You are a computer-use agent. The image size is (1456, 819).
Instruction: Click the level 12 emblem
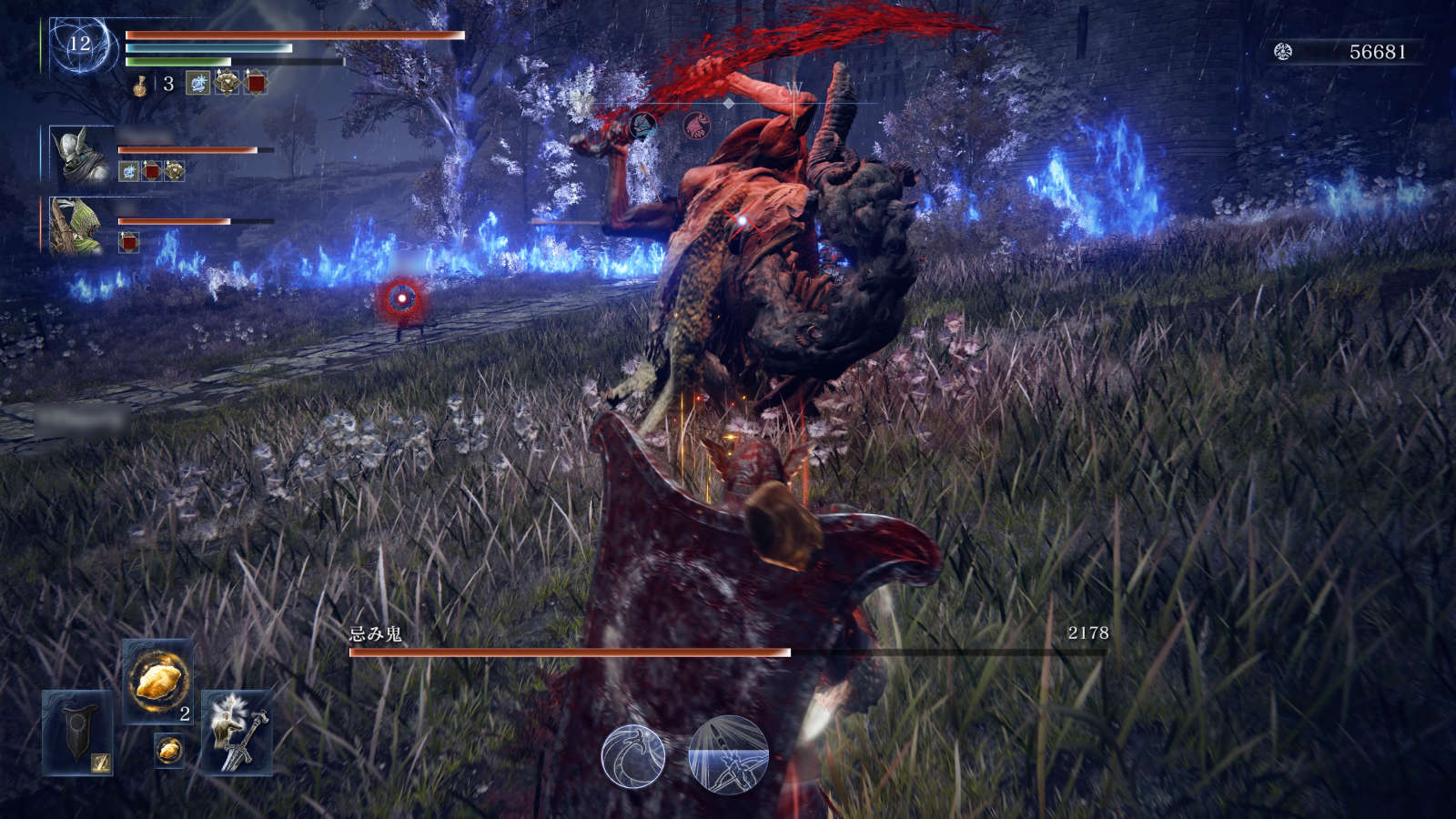coord(80,44)
